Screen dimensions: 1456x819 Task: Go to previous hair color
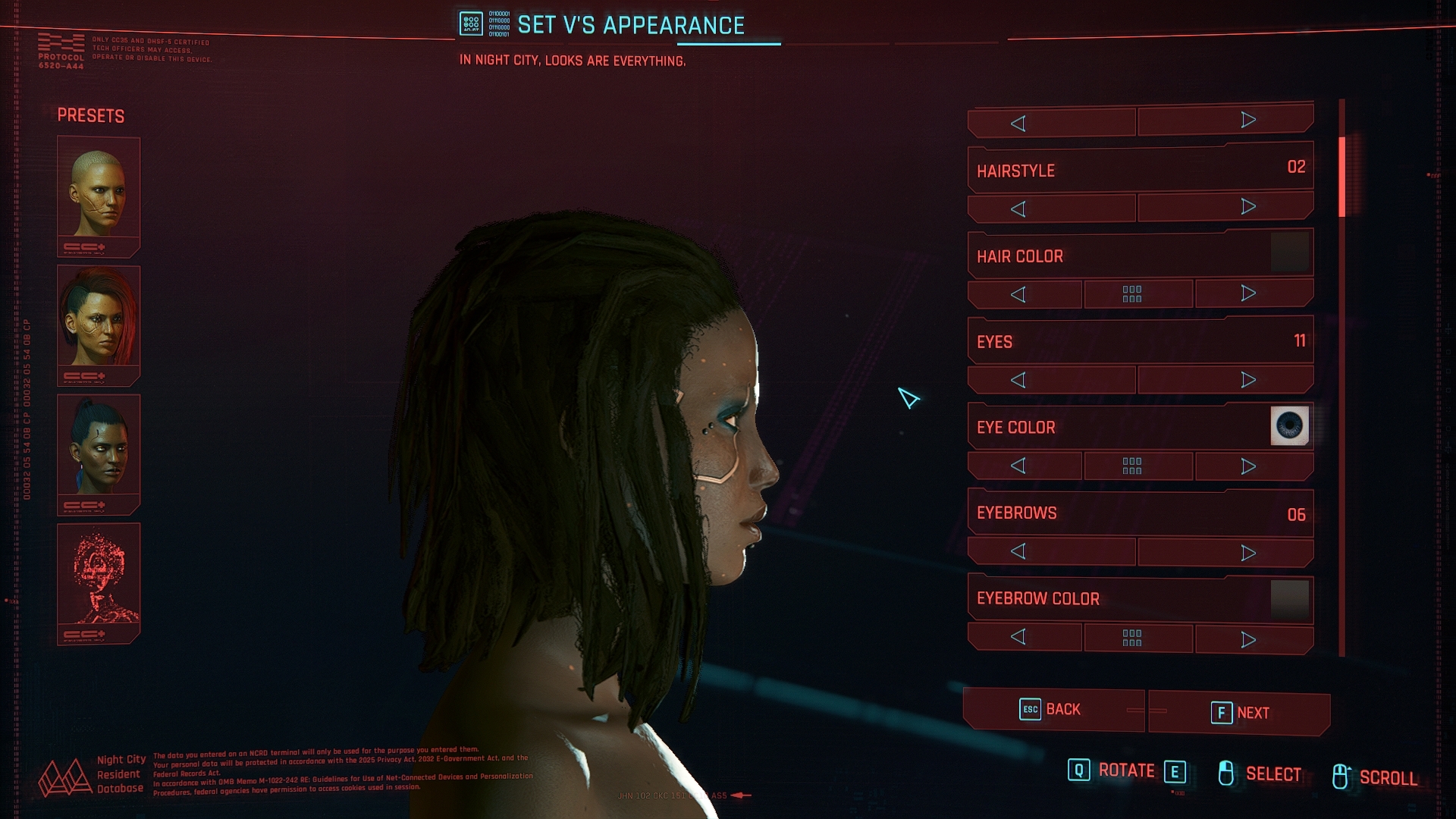[1018, 294]
